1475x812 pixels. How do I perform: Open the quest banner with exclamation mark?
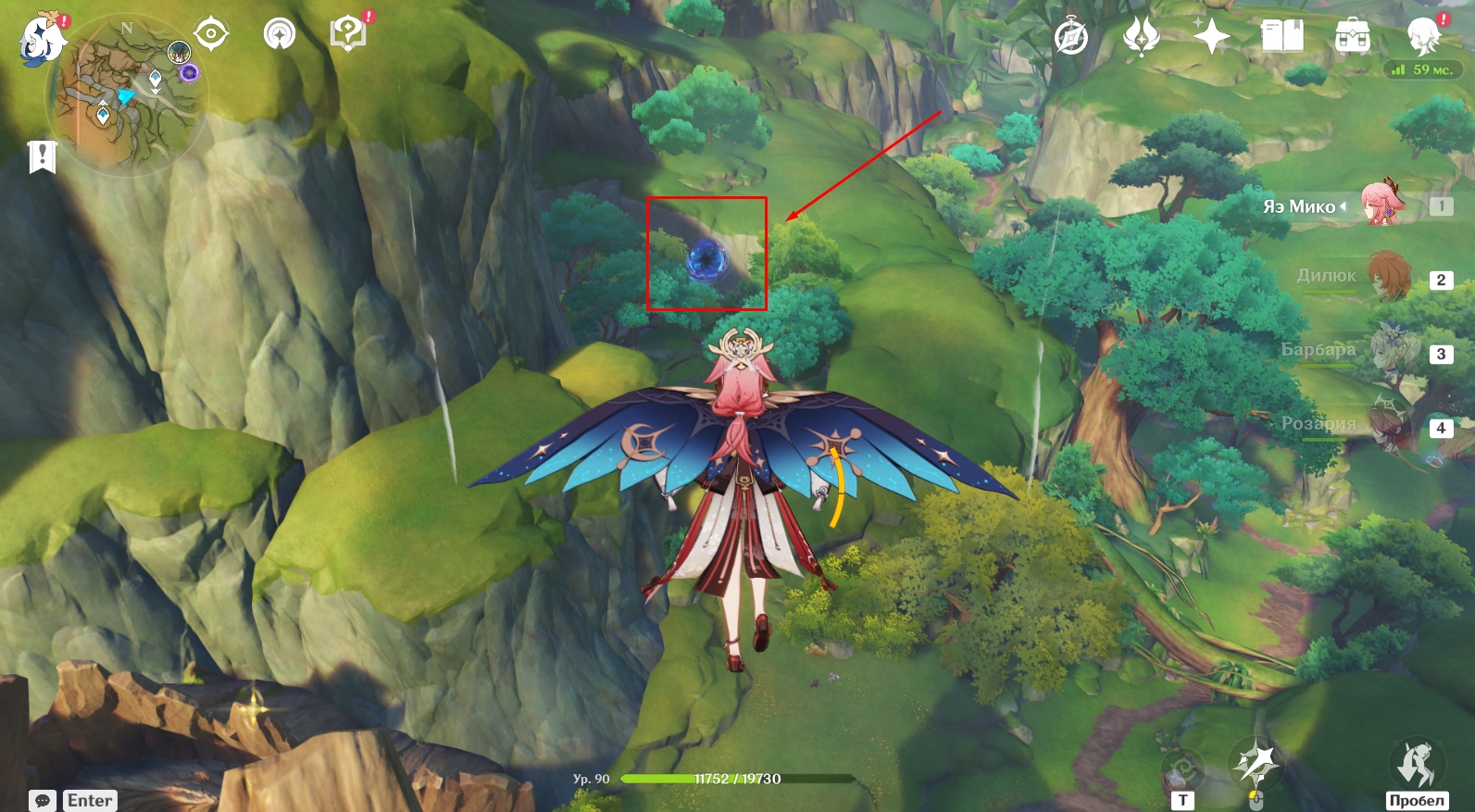click(x=42, y=156)
